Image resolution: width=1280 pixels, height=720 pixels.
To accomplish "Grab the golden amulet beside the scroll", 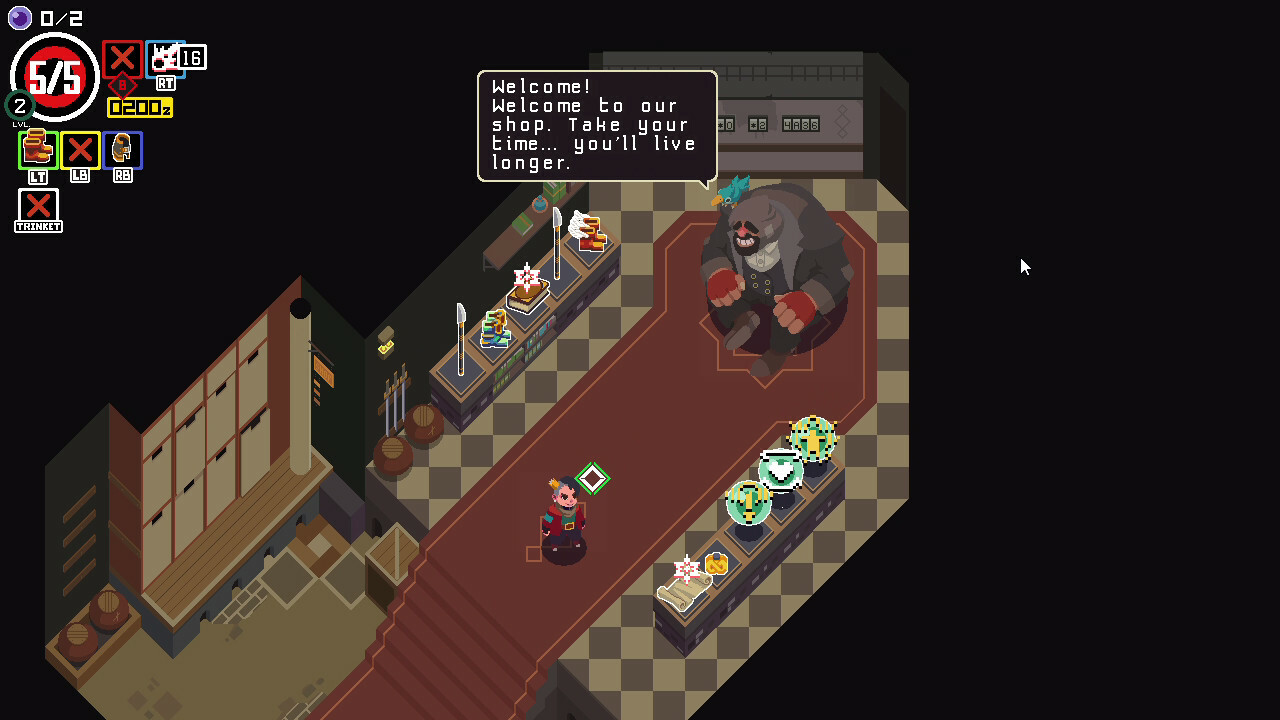I will pyautogui.click(x=717, y=565).
